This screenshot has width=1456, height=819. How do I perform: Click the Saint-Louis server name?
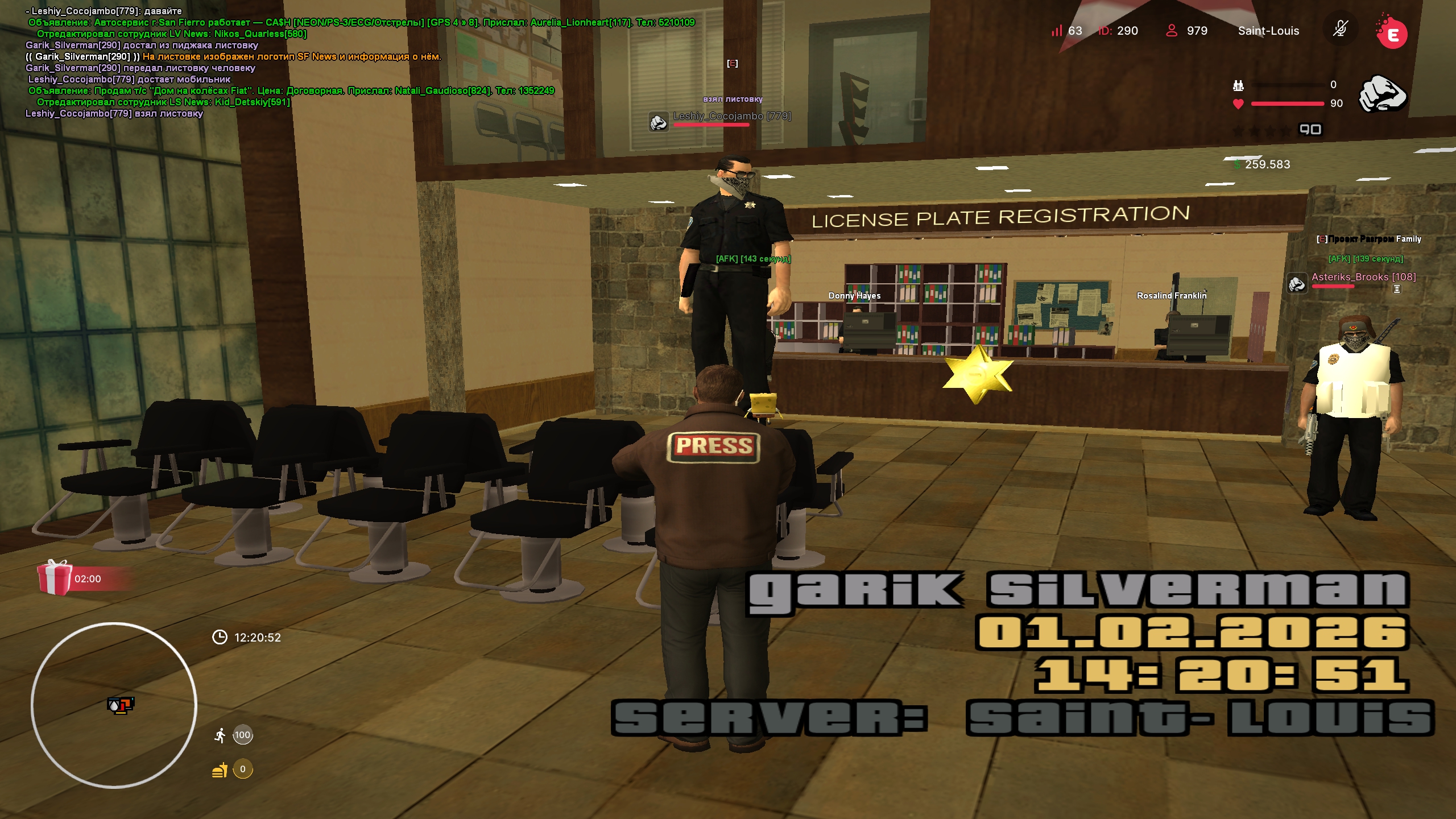pos(1268,31)
